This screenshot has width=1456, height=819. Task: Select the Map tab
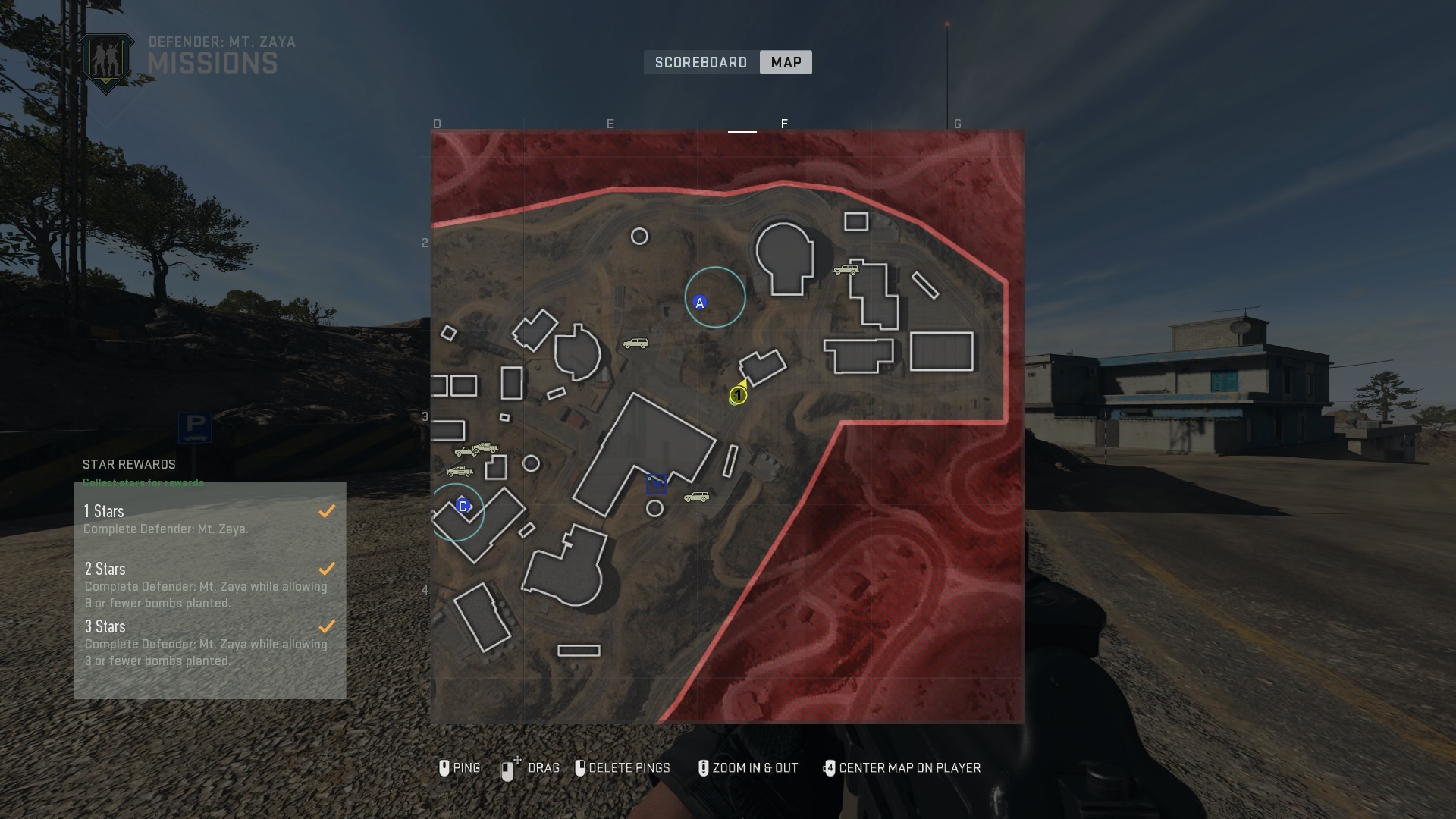tap(785, 62)
